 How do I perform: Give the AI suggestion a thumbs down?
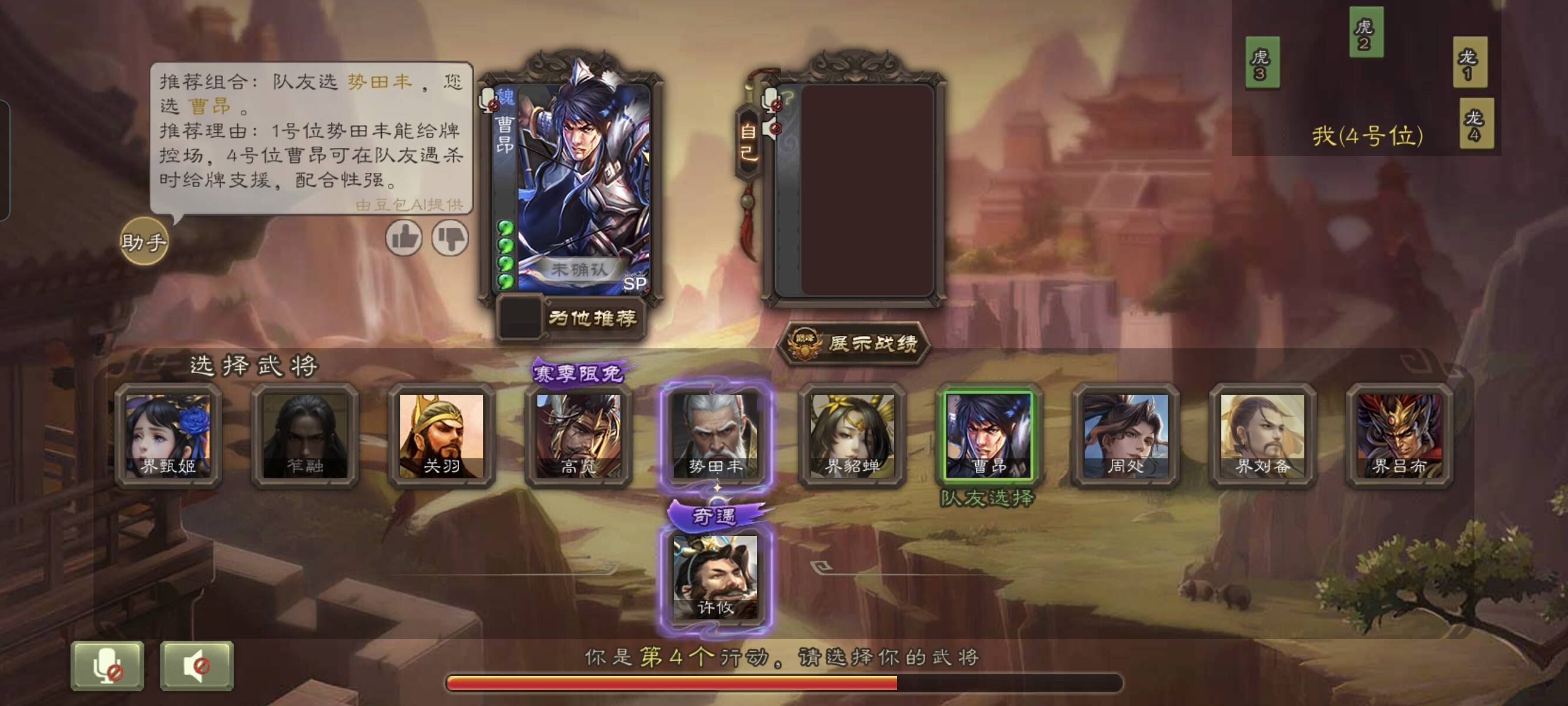pyautogui.click(x=450, y=237)
